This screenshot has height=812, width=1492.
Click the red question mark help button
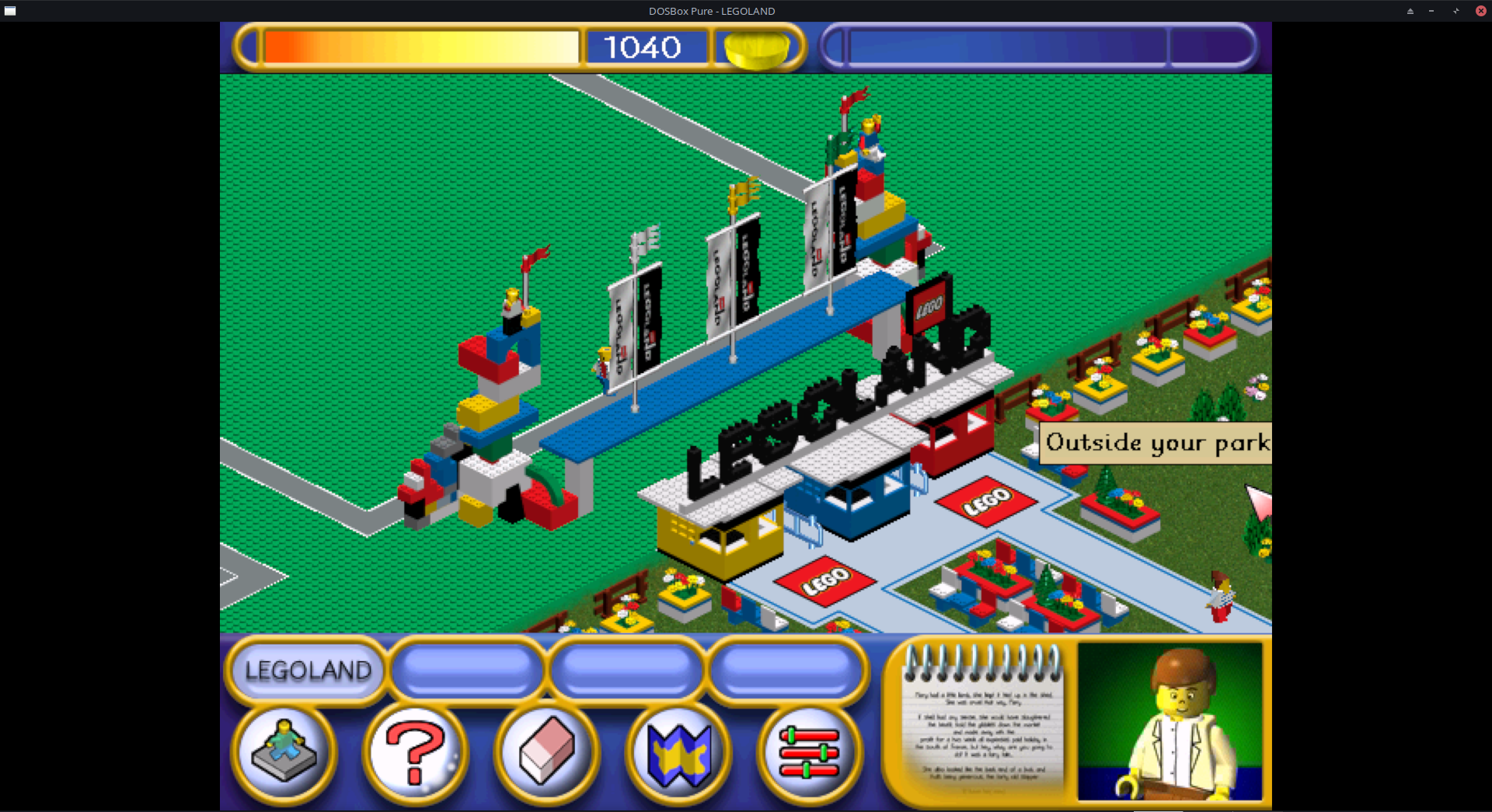click(x=416, y=751)
